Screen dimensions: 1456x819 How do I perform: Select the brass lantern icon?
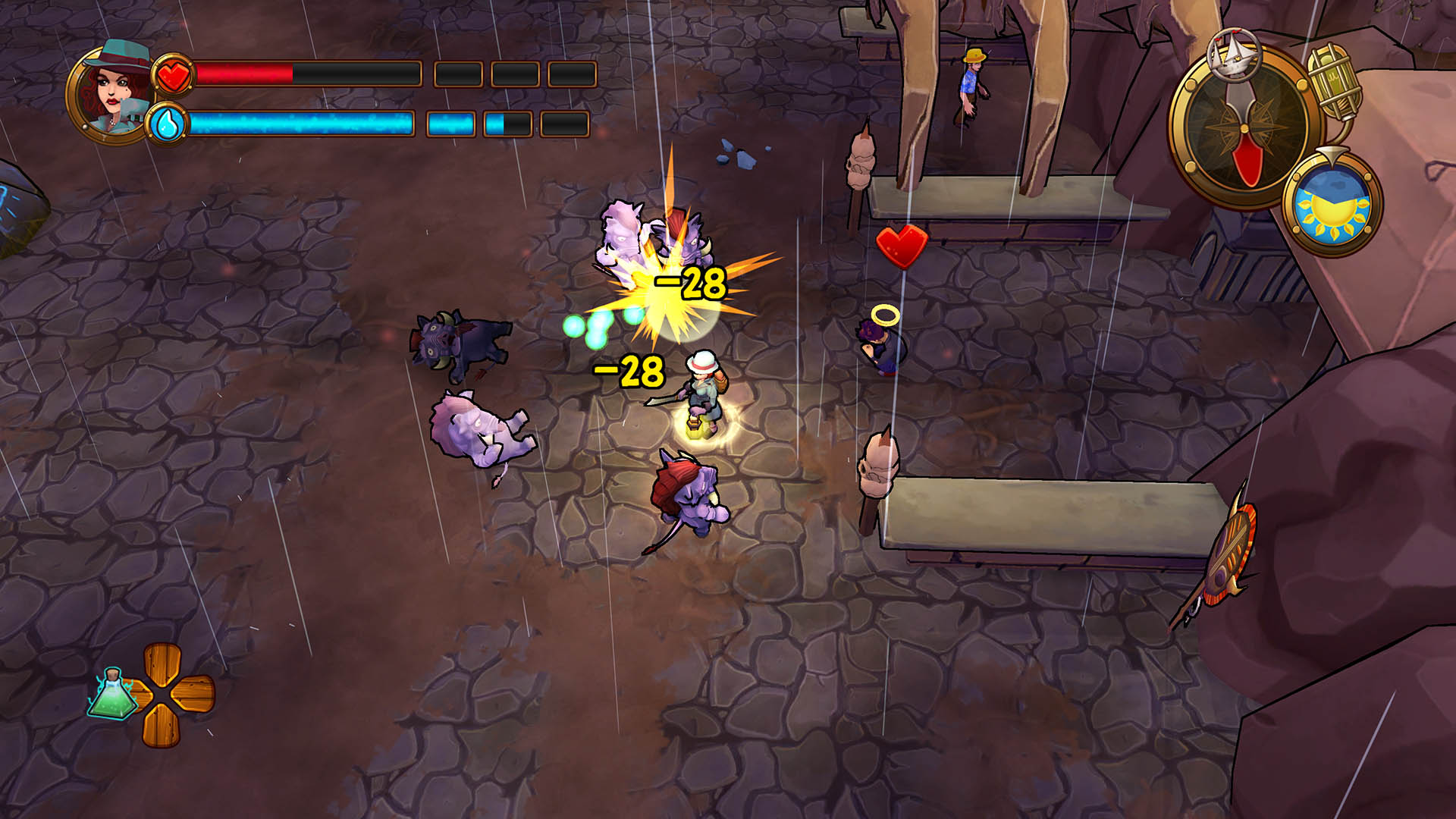coord(1335,83)
